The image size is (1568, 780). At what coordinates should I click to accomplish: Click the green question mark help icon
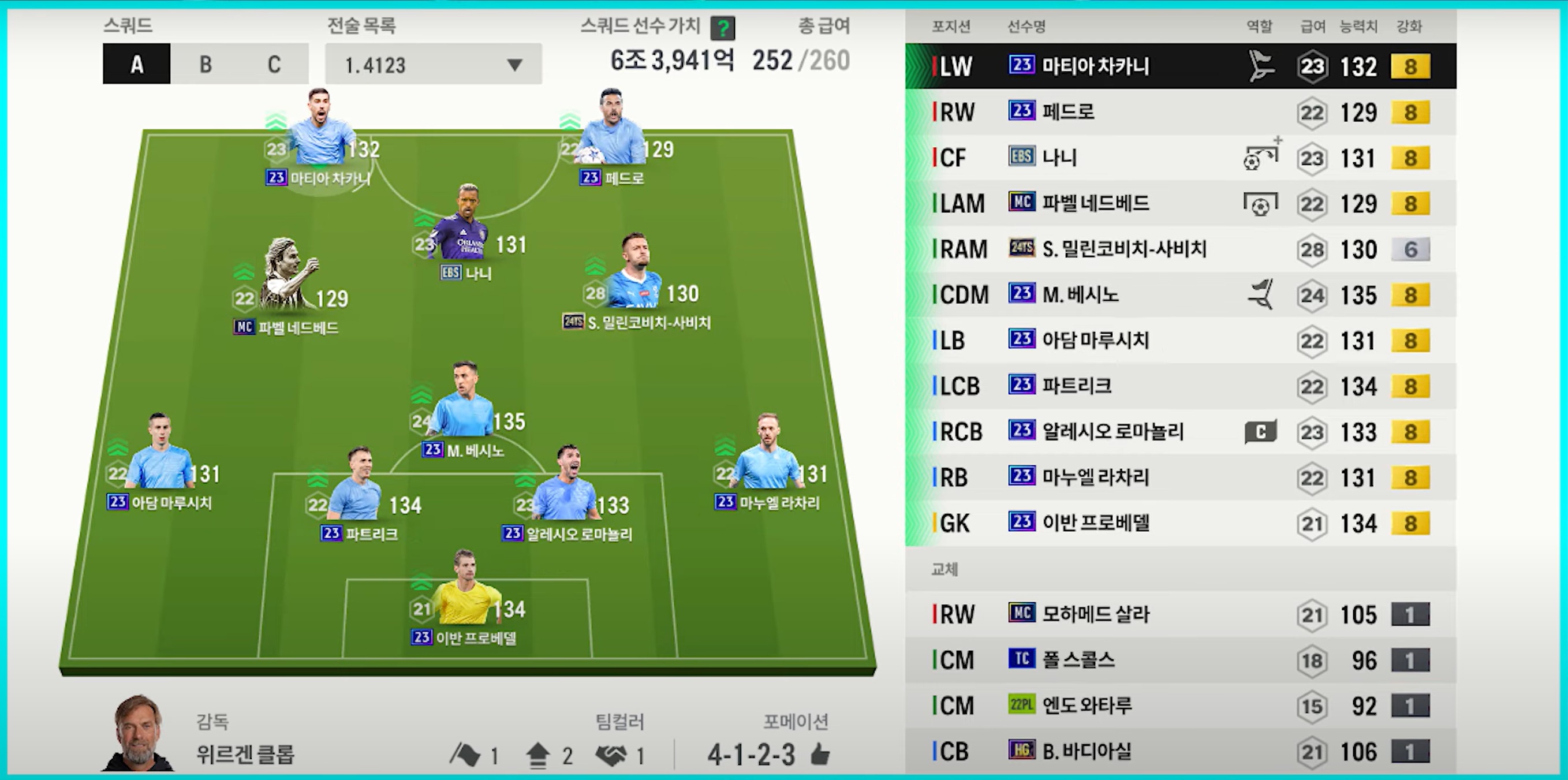click(723, 28)
